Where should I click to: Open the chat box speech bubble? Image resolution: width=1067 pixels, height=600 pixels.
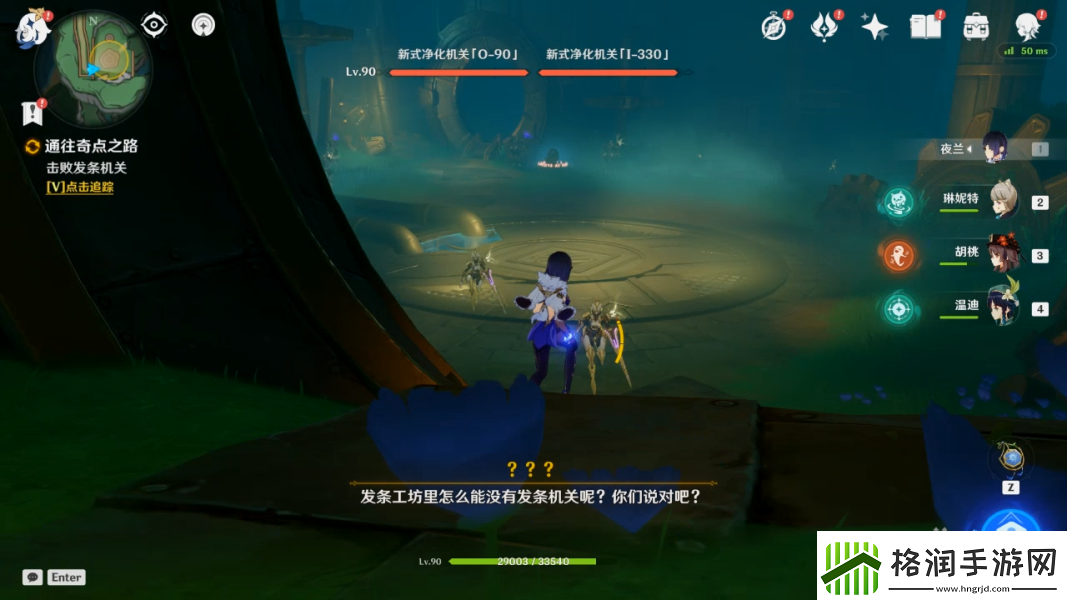(x=33, y=577)
